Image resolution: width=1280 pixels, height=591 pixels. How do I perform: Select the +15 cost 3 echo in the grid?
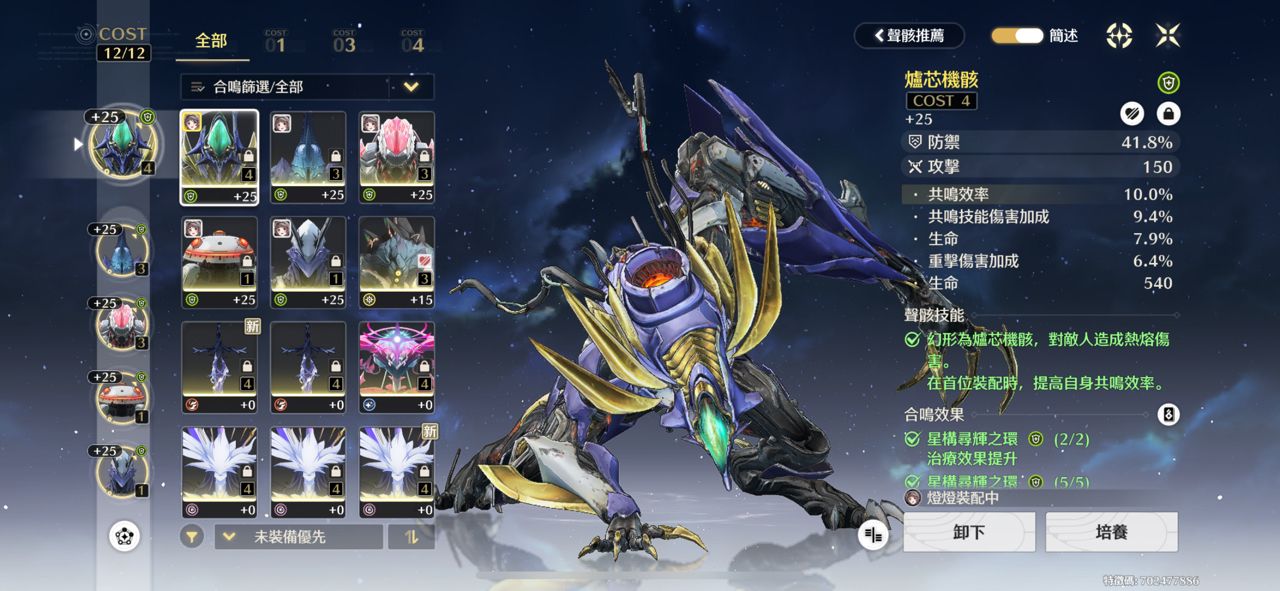click(397, 262)
